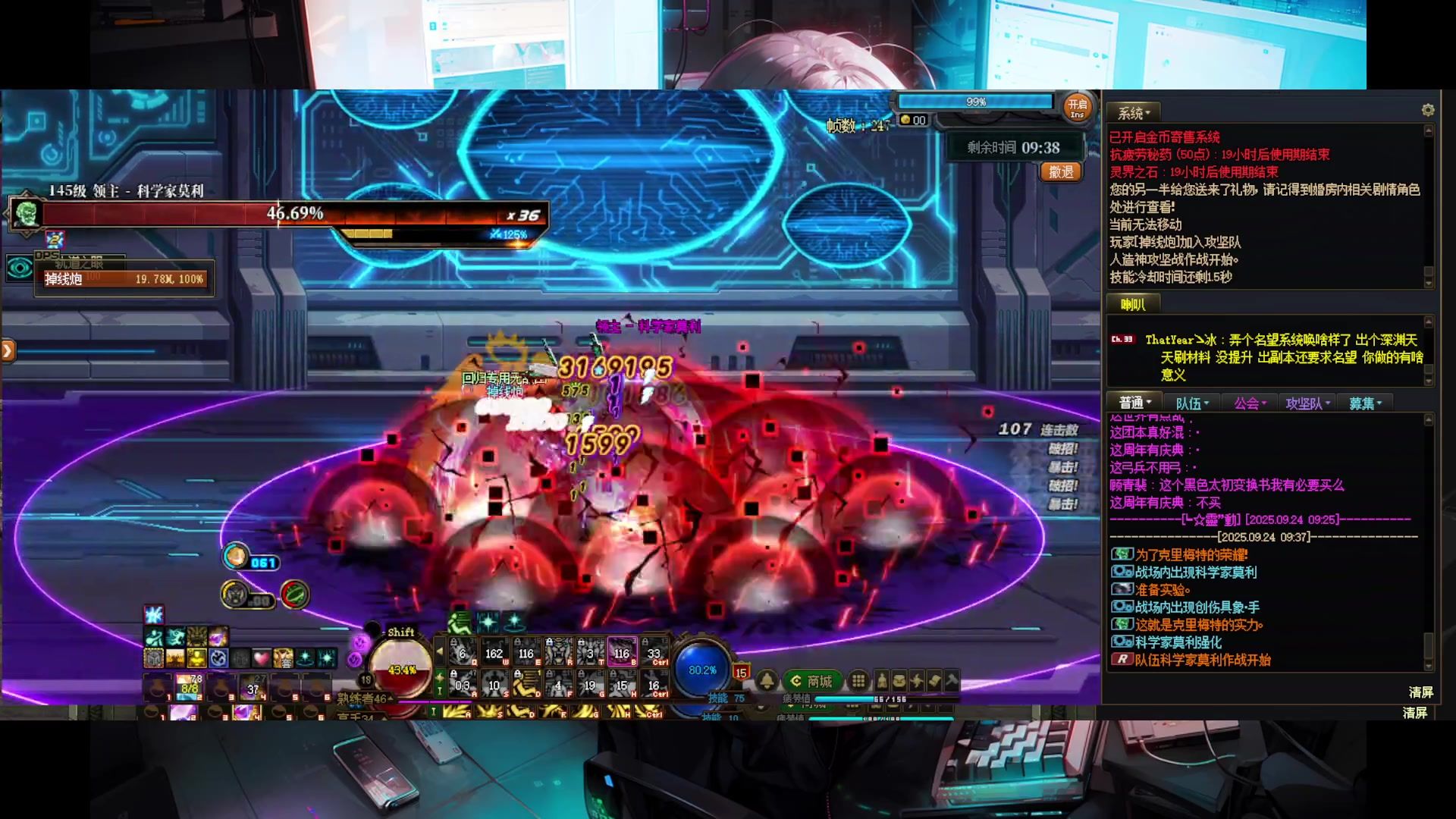Viewport: 1456px width, 819px height.
Task: Open the grid menu icon beside shop
Action: [858, 680]
